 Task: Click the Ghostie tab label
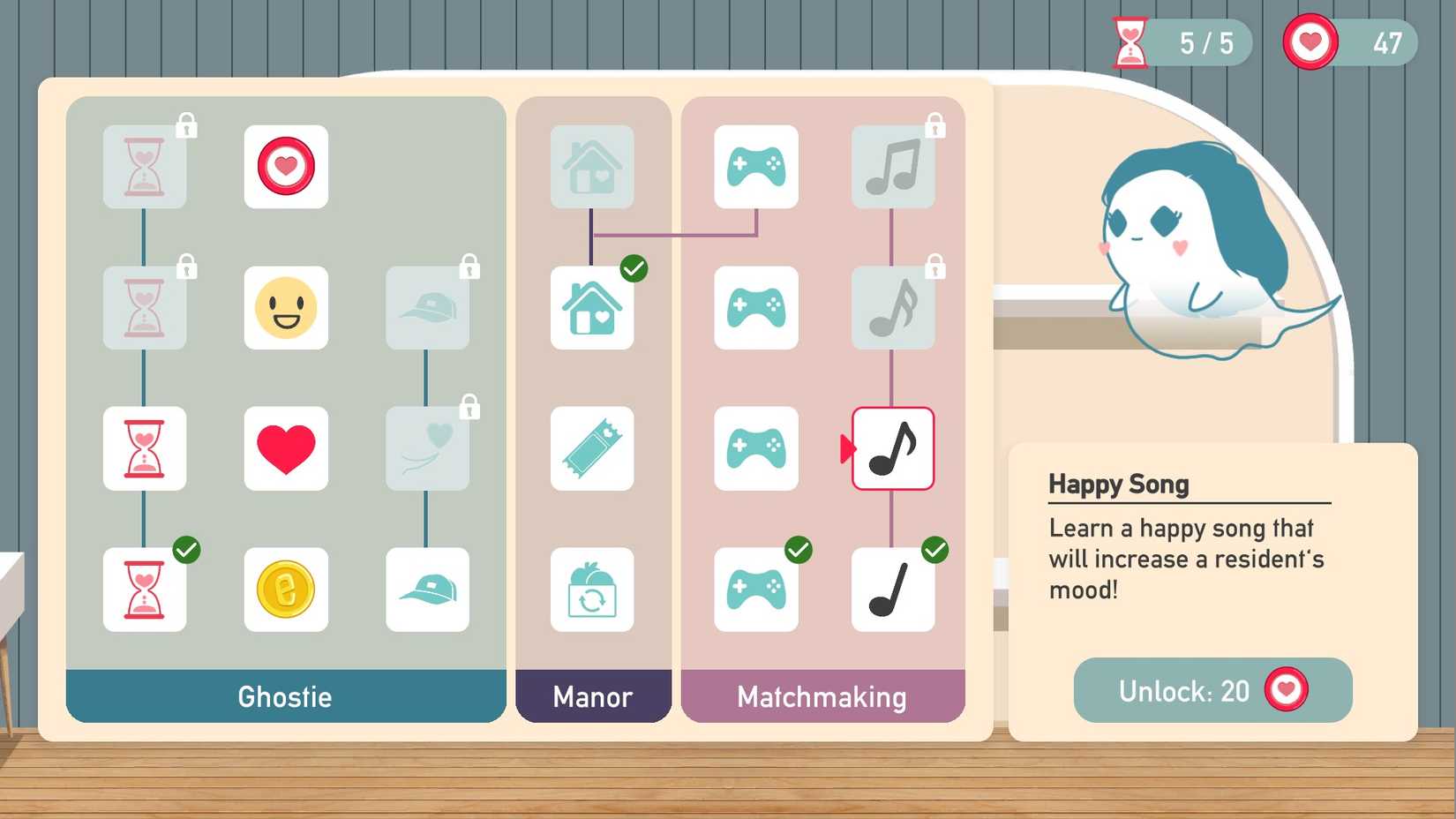(x=285, y=697)
